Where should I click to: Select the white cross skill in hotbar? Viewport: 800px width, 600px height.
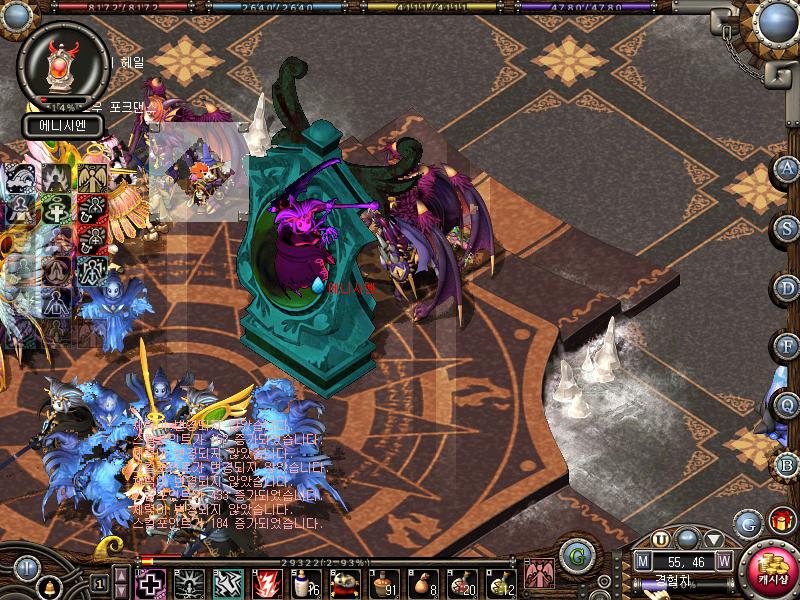149,582
